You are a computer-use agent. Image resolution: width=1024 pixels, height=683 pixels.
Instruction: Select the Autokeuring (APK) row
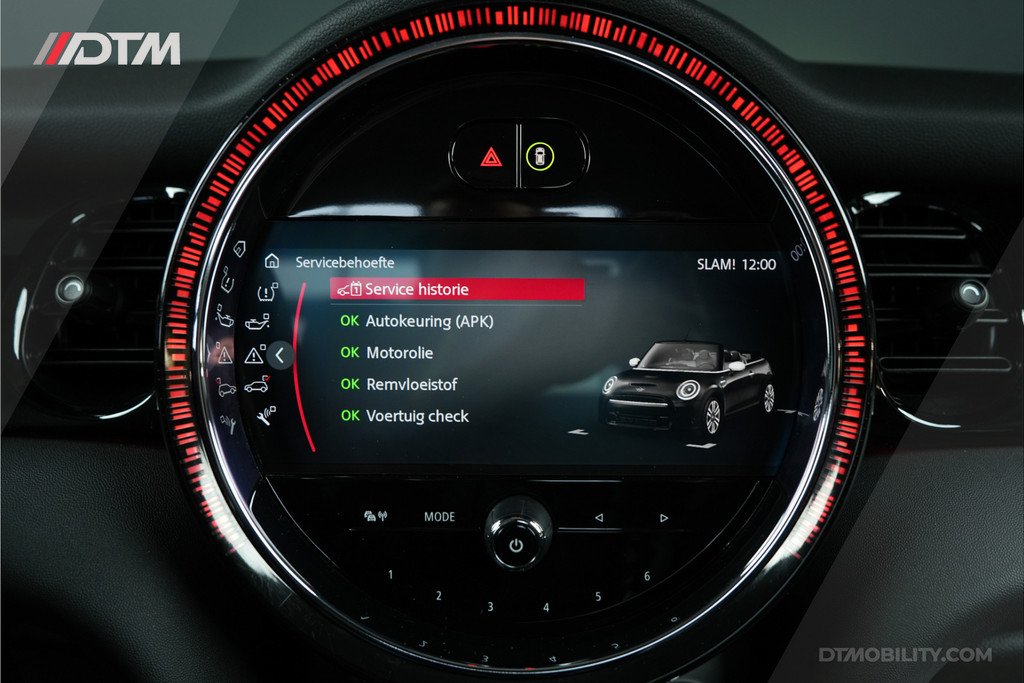[x=429, y=322]
